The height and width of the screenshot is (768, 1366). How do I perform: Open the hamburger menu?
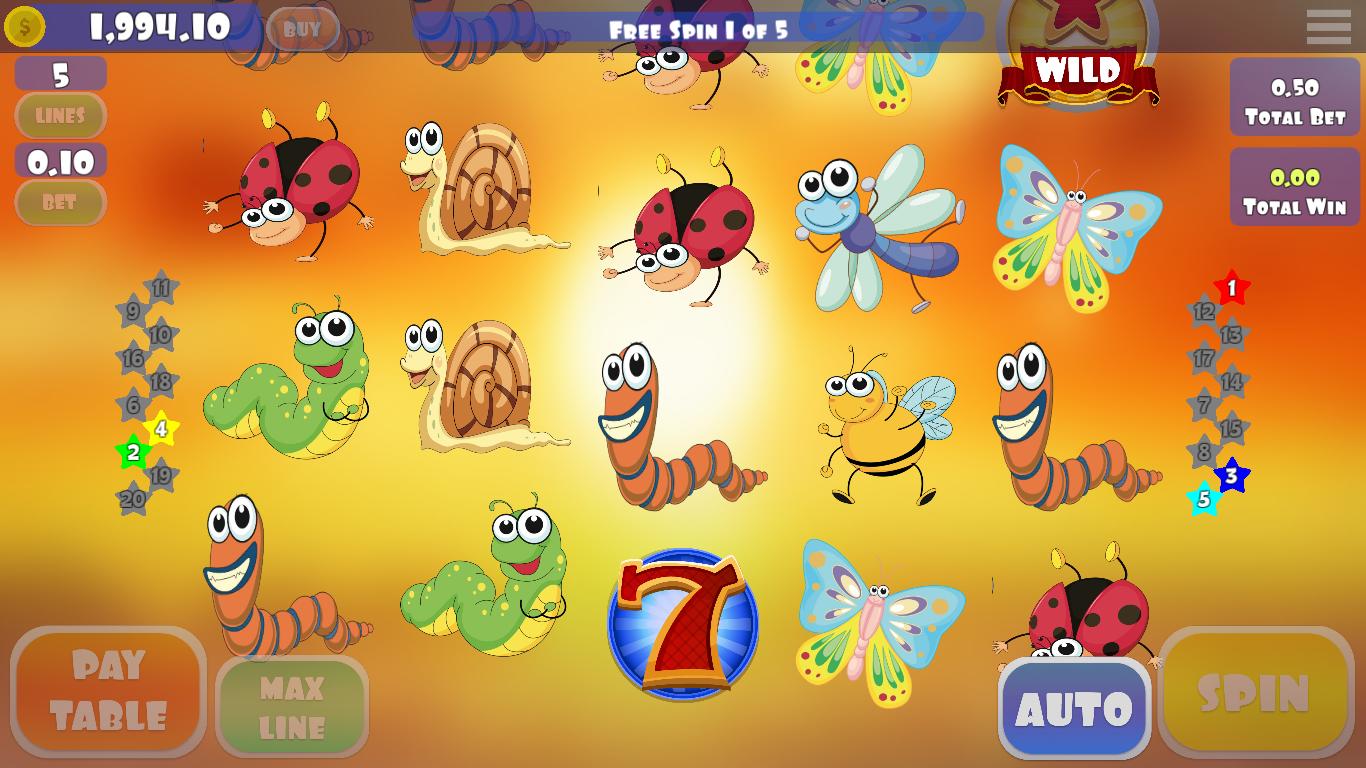point(1328,27)
